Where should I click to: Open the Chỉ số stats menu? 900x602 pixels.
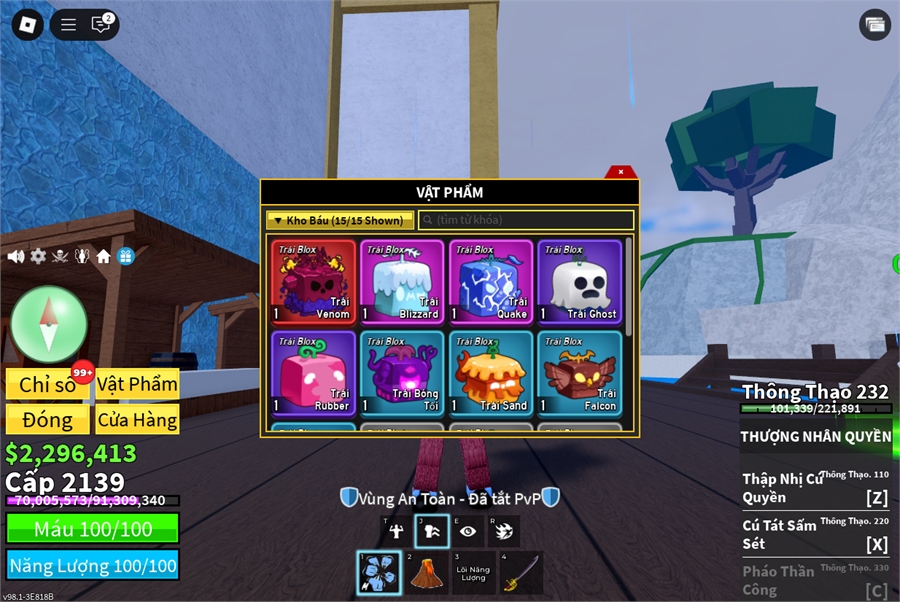[x=48, y=384]
